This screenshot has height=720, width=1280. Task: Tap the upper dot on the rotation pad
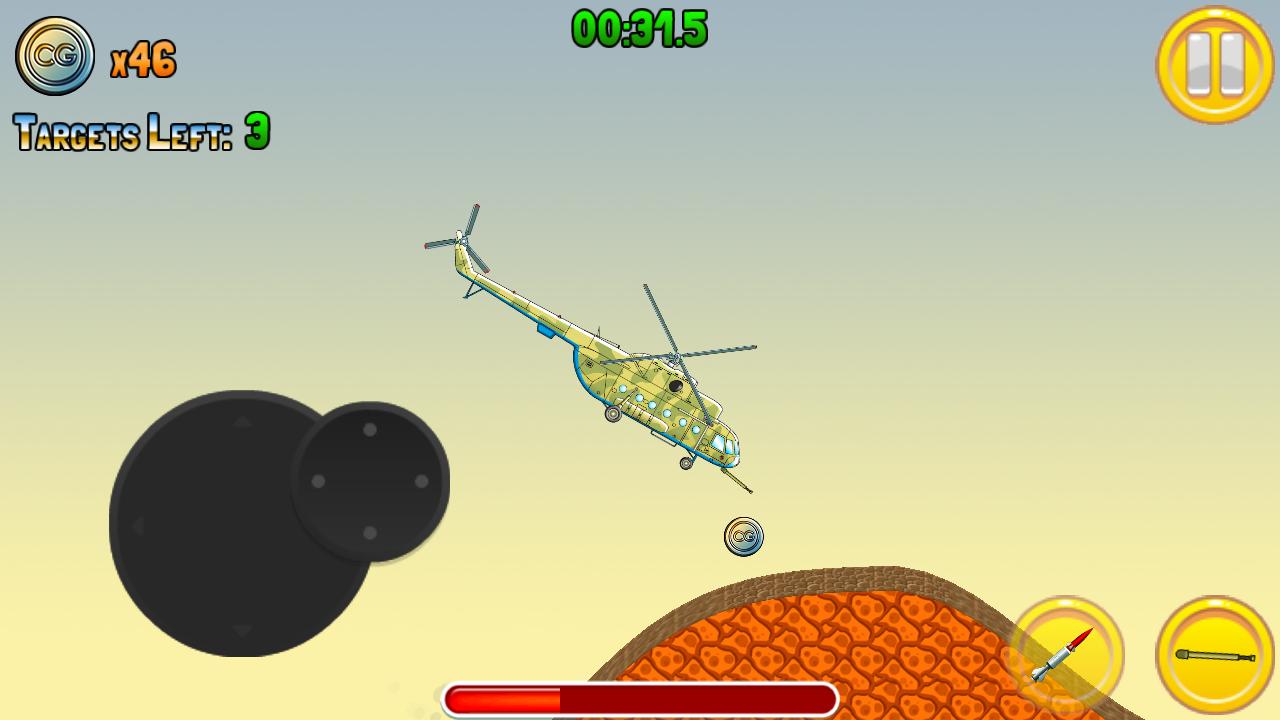point(368,432)
